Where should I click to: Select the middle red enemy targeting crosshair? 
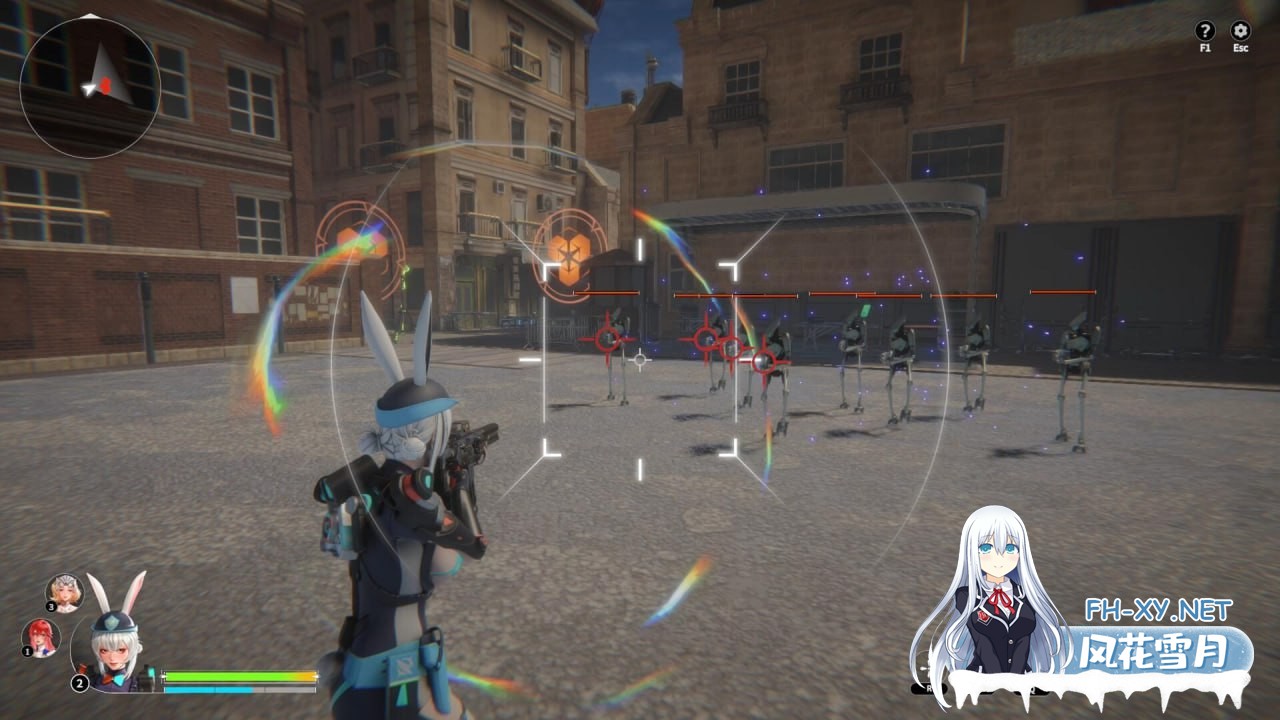click(706, 341)
